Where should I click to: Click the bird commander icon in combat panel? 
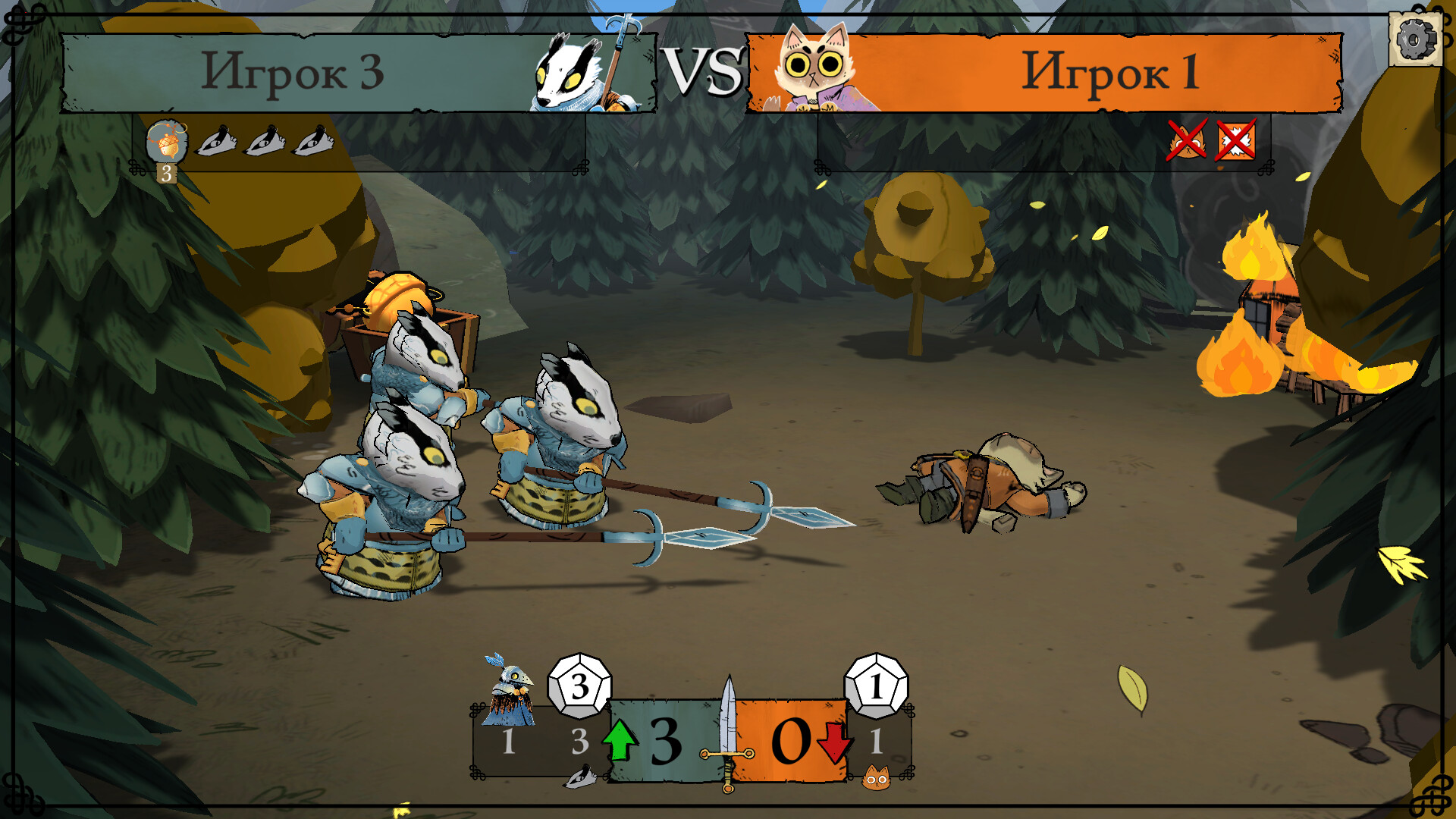point(509,691)
